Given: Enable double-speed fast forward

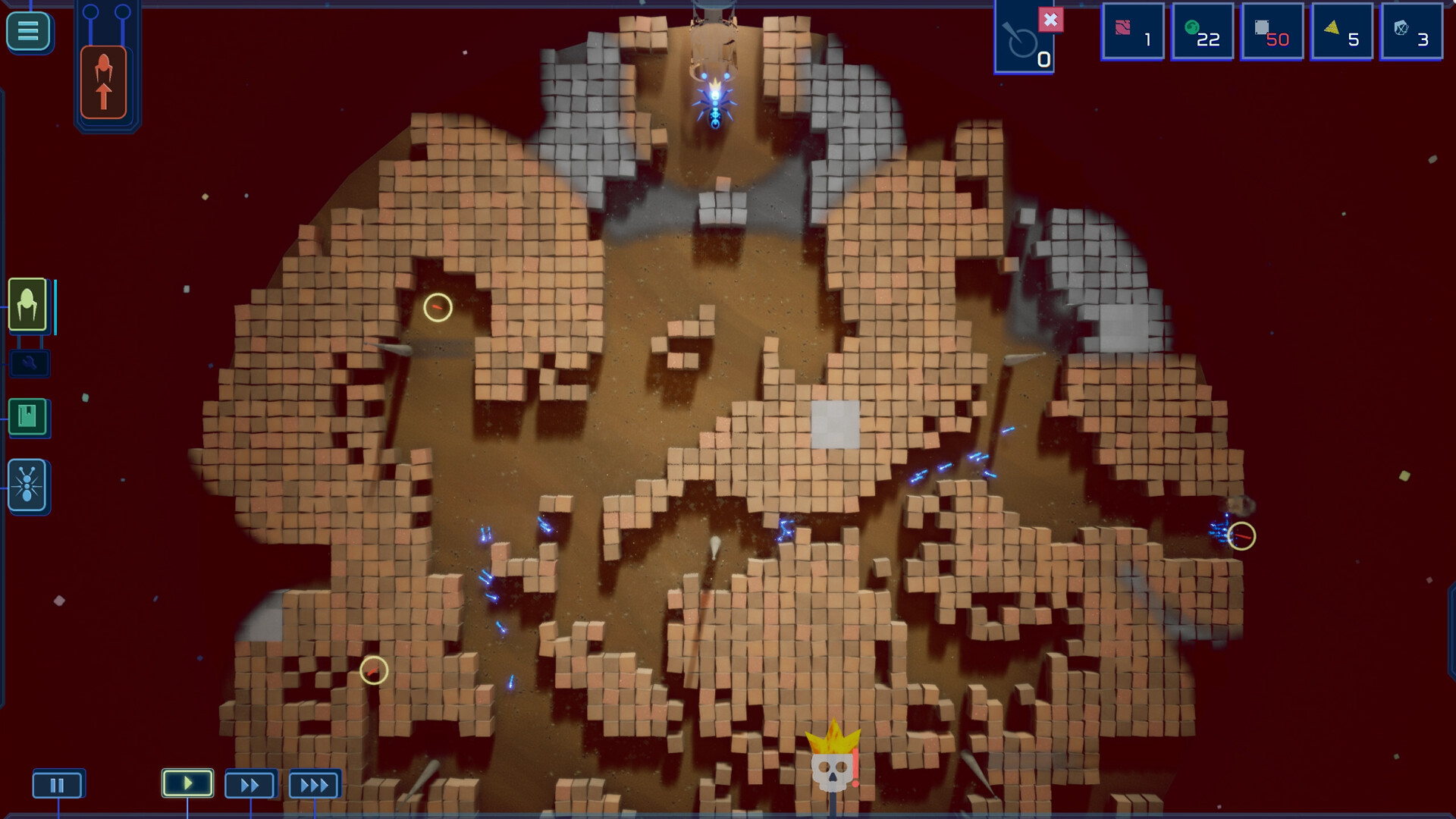Looking at the screenshot, I should 250,785.
